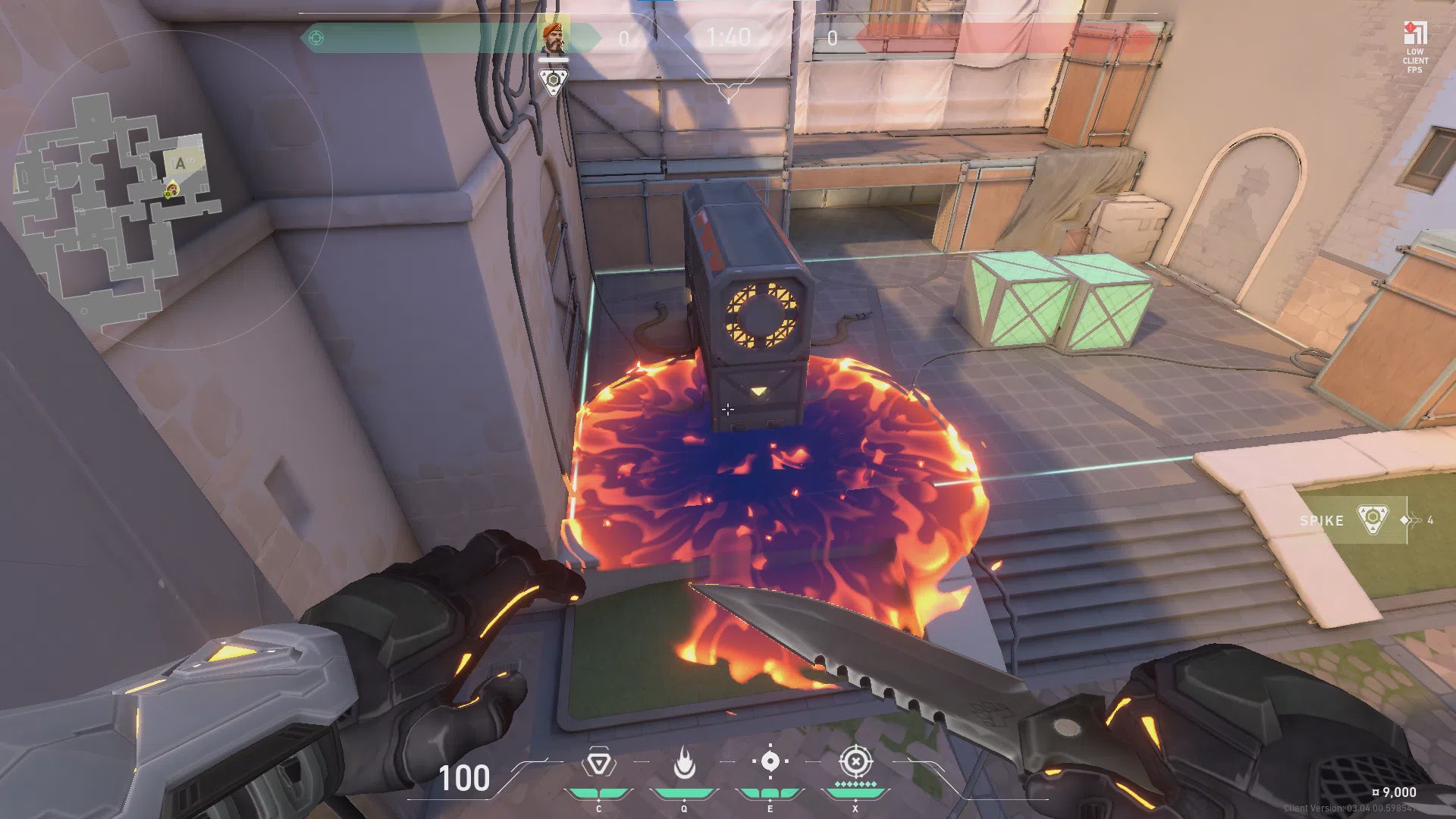Viewport: 1456px width, 819px height.
Task: Click the A site label on the minimap
Action: click(x=180, y=163)
